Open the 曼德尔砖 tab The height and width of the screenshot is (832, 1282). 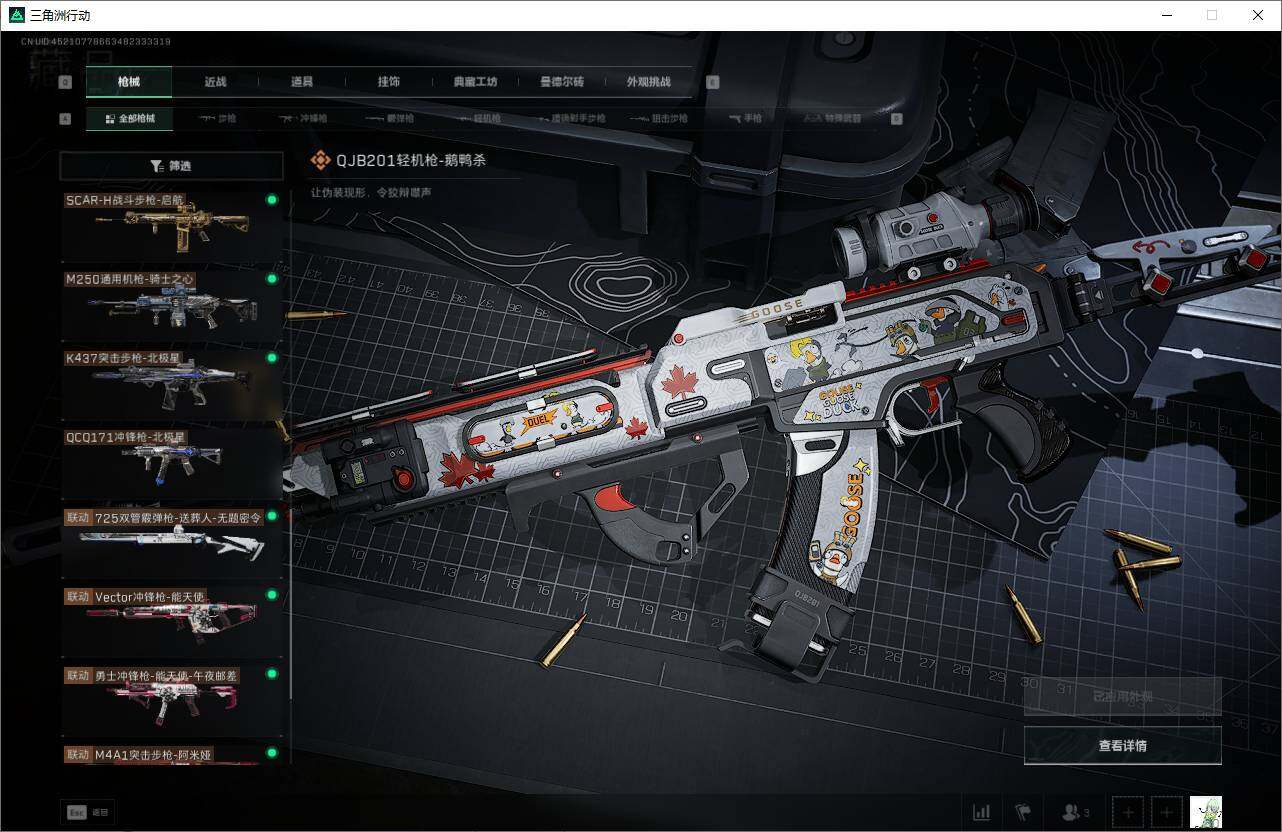click(562, 82)
